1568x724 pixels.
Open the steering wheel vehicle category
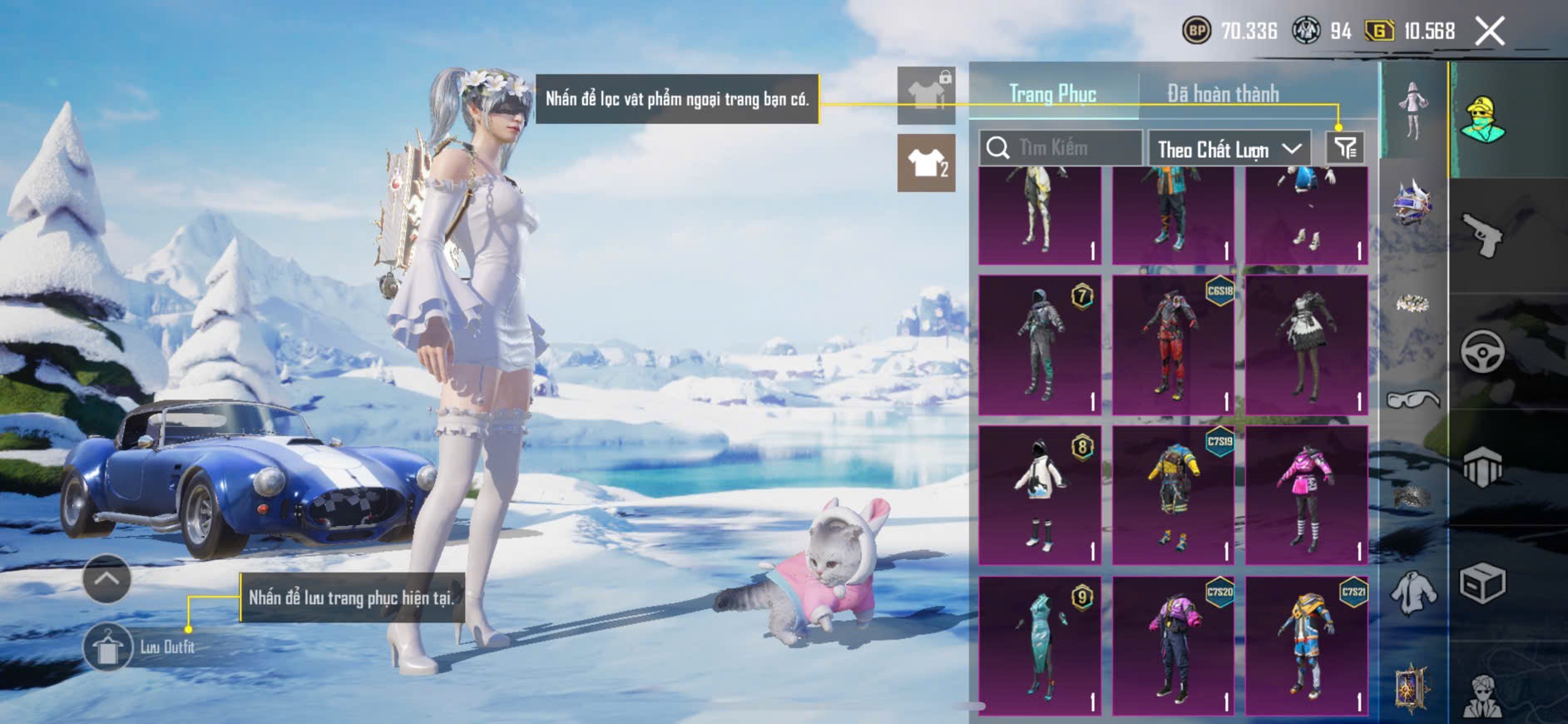tap(1482, 351)
